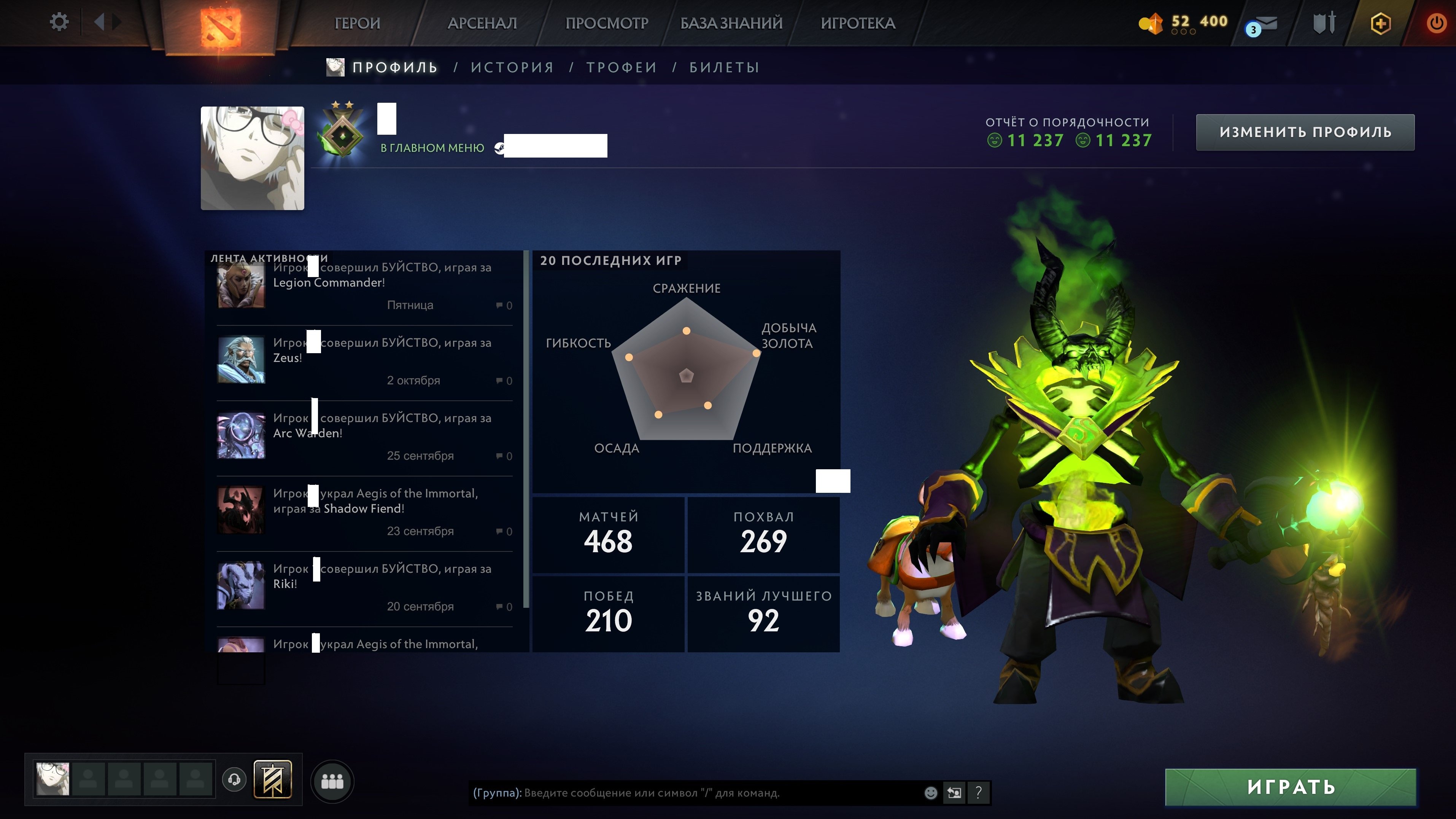Screen dimensions: 1456x819
Task: Click the ИЗМЕНИТЬ ПРОФИЛЬ button
Action: pyautogui.click(x=1305, y=132)
